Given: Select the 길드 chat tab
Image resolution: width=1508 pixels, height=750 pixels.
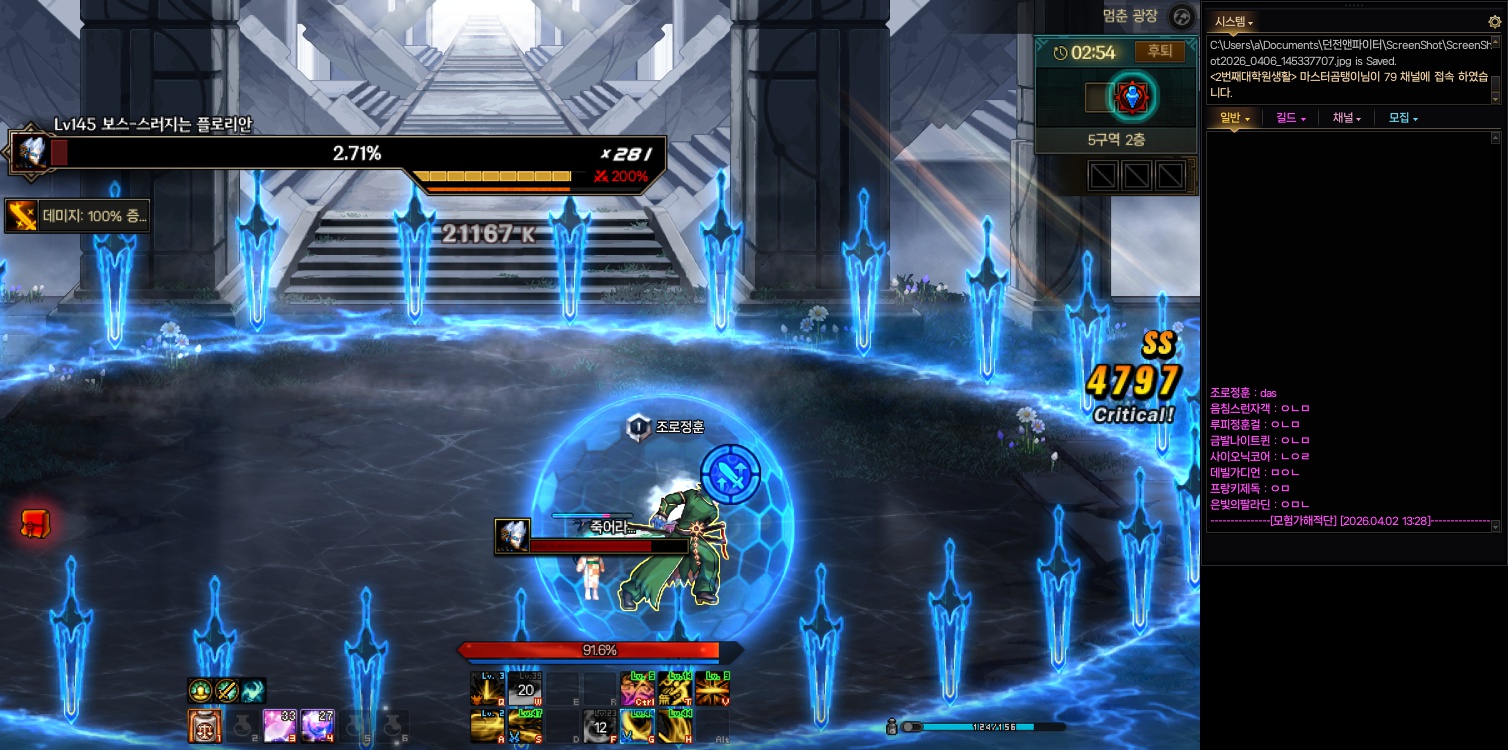Looking at the screenshot, I should (x=1291, y=118).
